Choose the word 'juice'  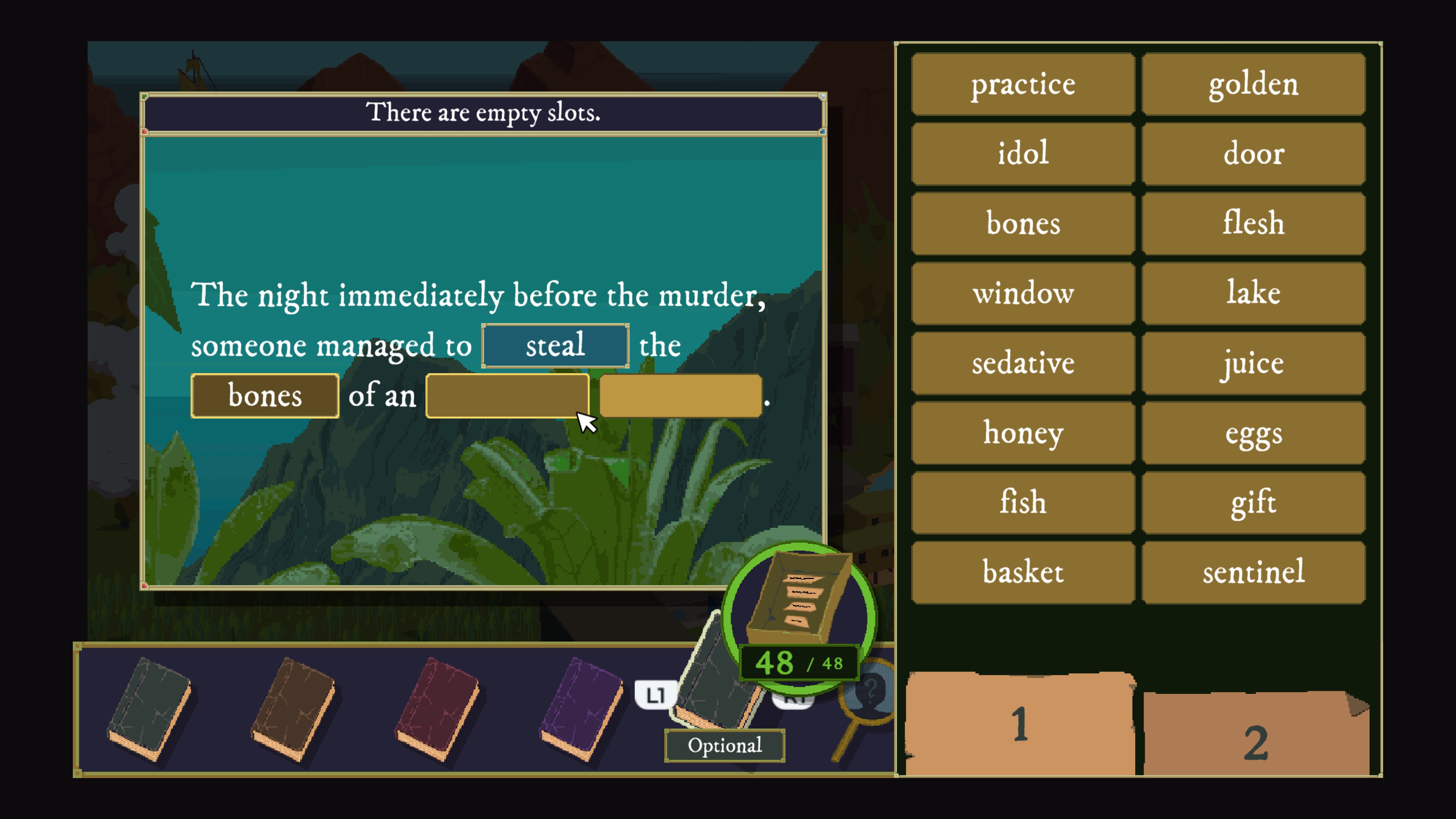coord(1253,363)
